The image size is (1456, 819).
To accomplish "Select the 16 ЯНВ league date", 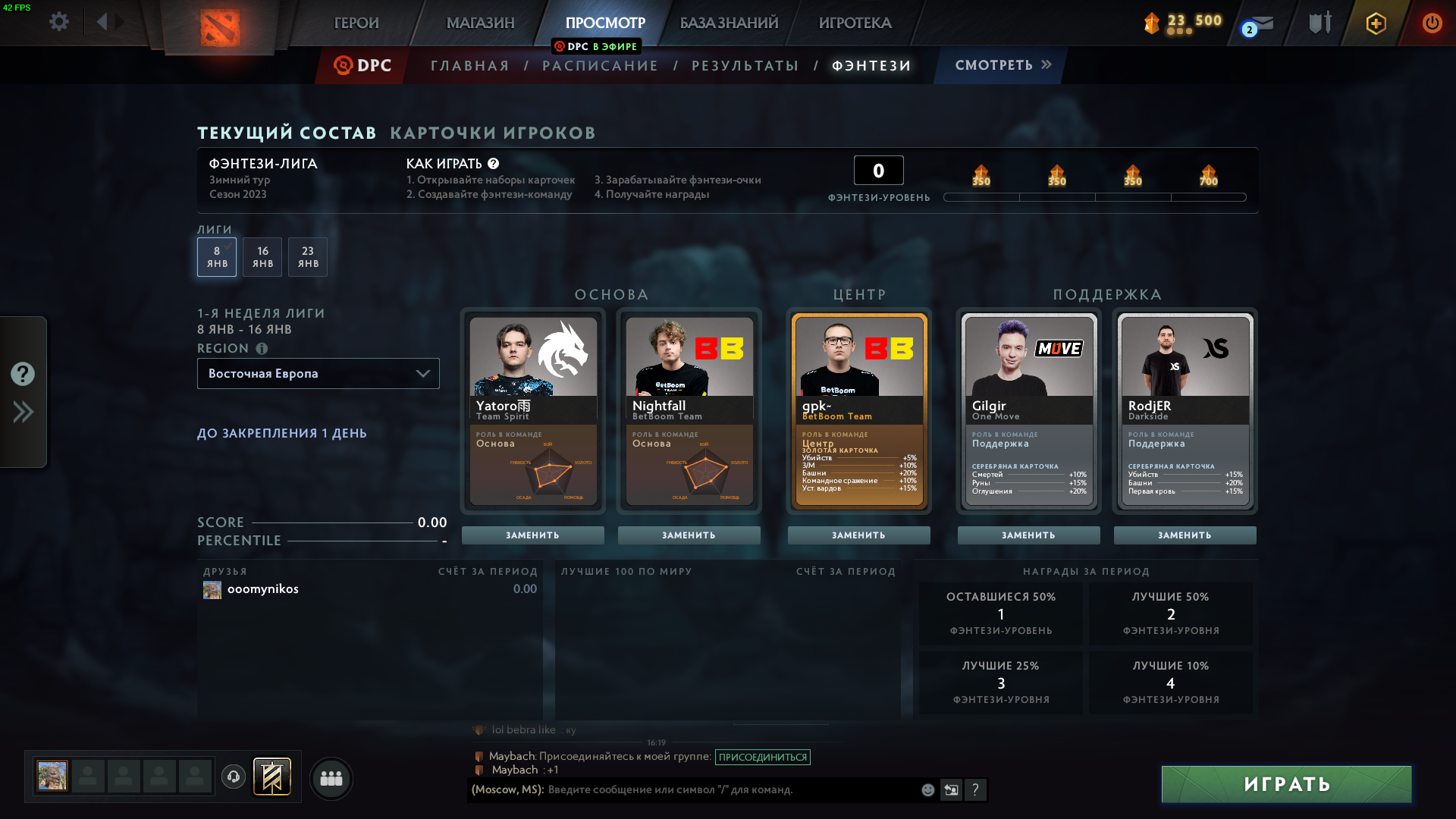I will tap(262, 257).
